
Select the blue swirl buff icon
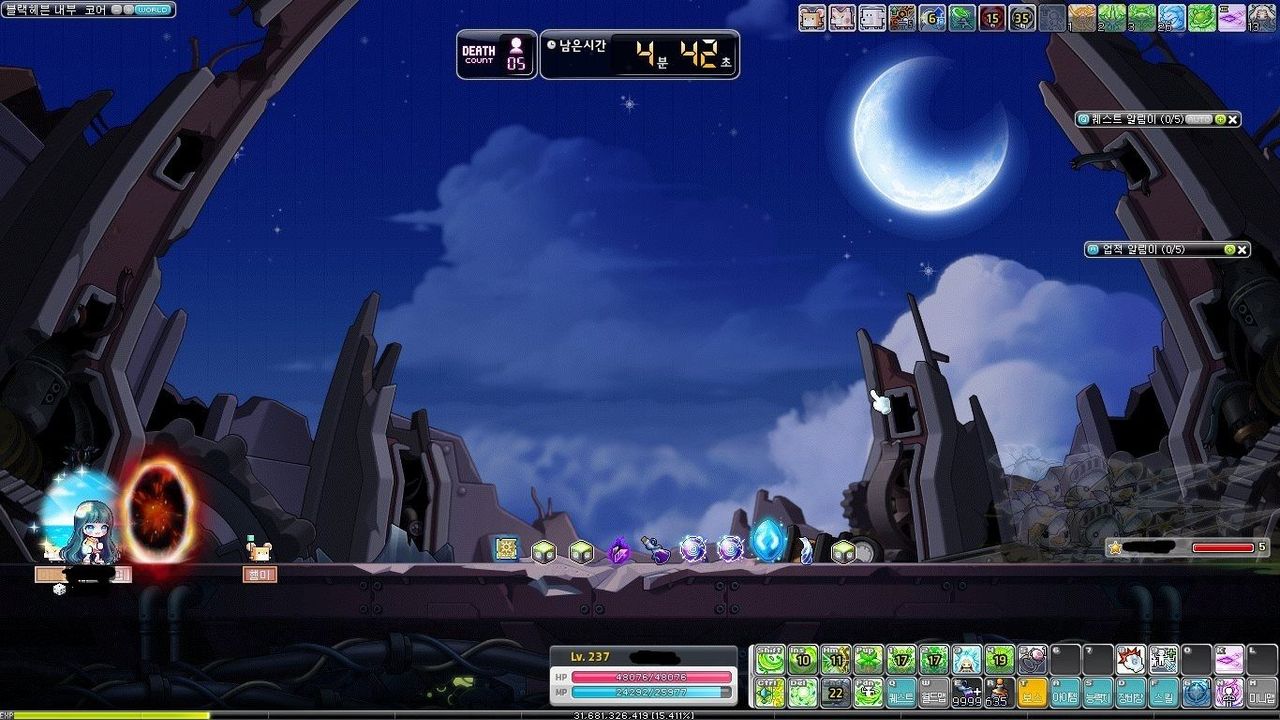coord(1171,17)
